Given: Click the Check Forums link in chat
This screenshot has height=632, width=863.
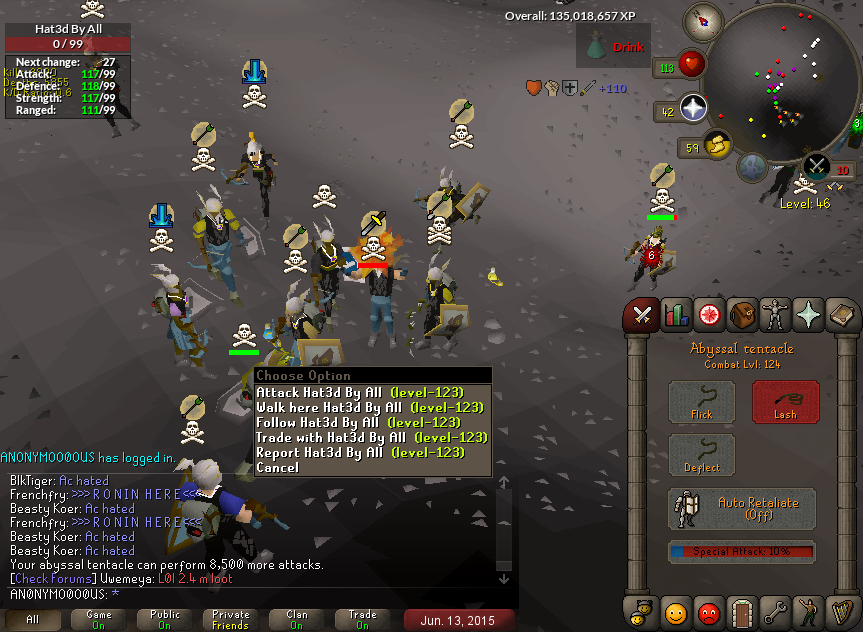Looking at the screenshot, I should (46, 579).
